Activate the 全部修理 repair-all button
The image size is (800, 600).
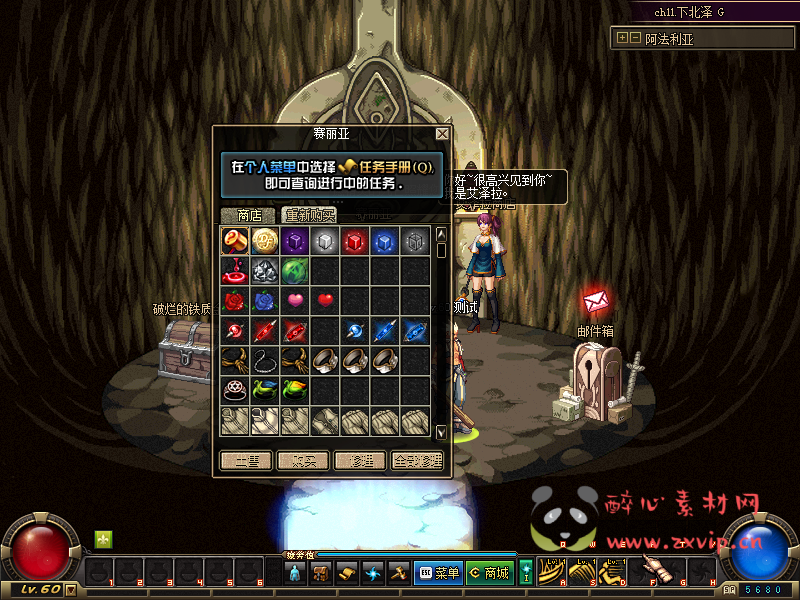[x=417, y=461]
